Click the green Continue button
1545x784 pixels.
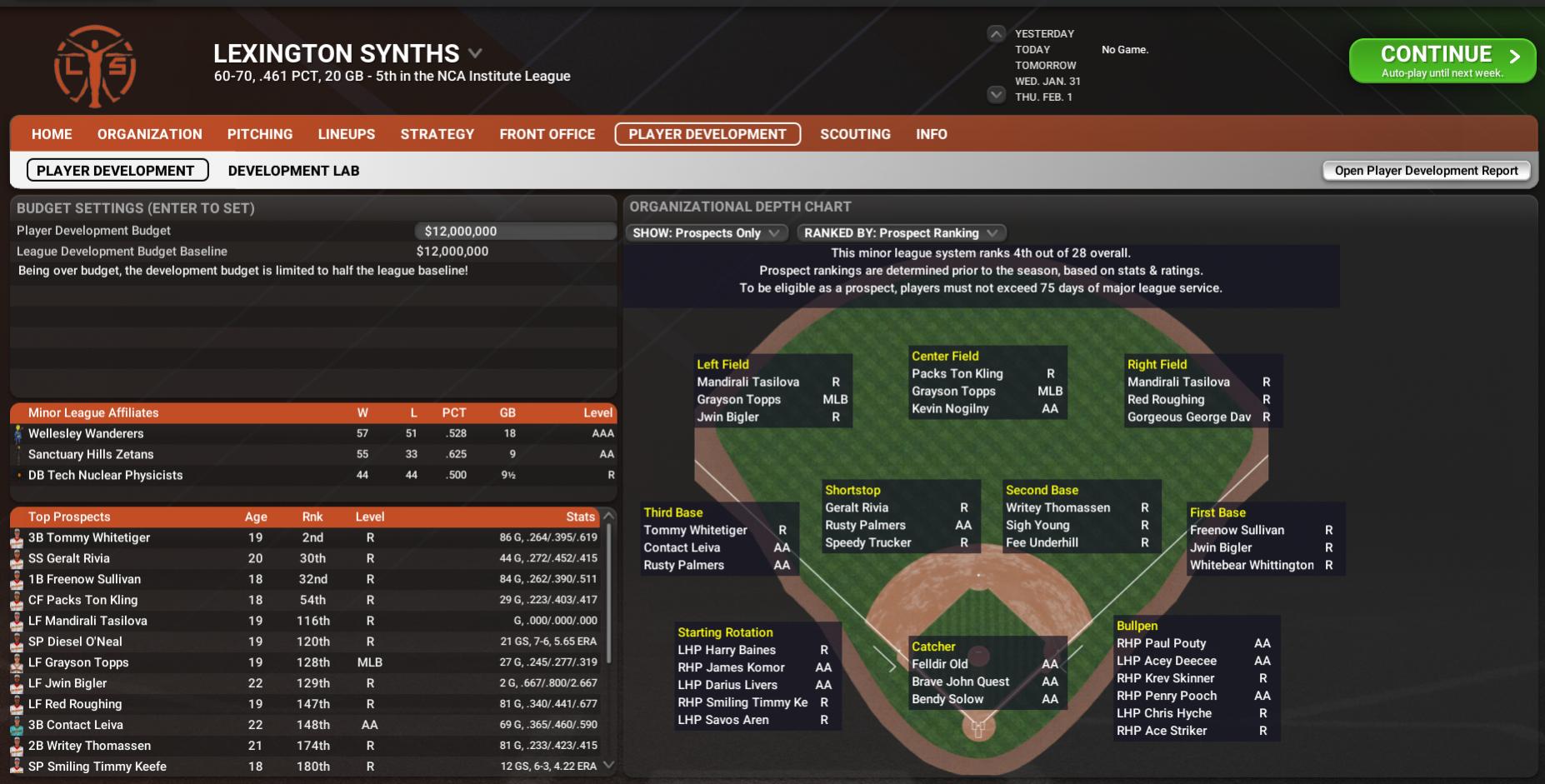click(1442, 61)
